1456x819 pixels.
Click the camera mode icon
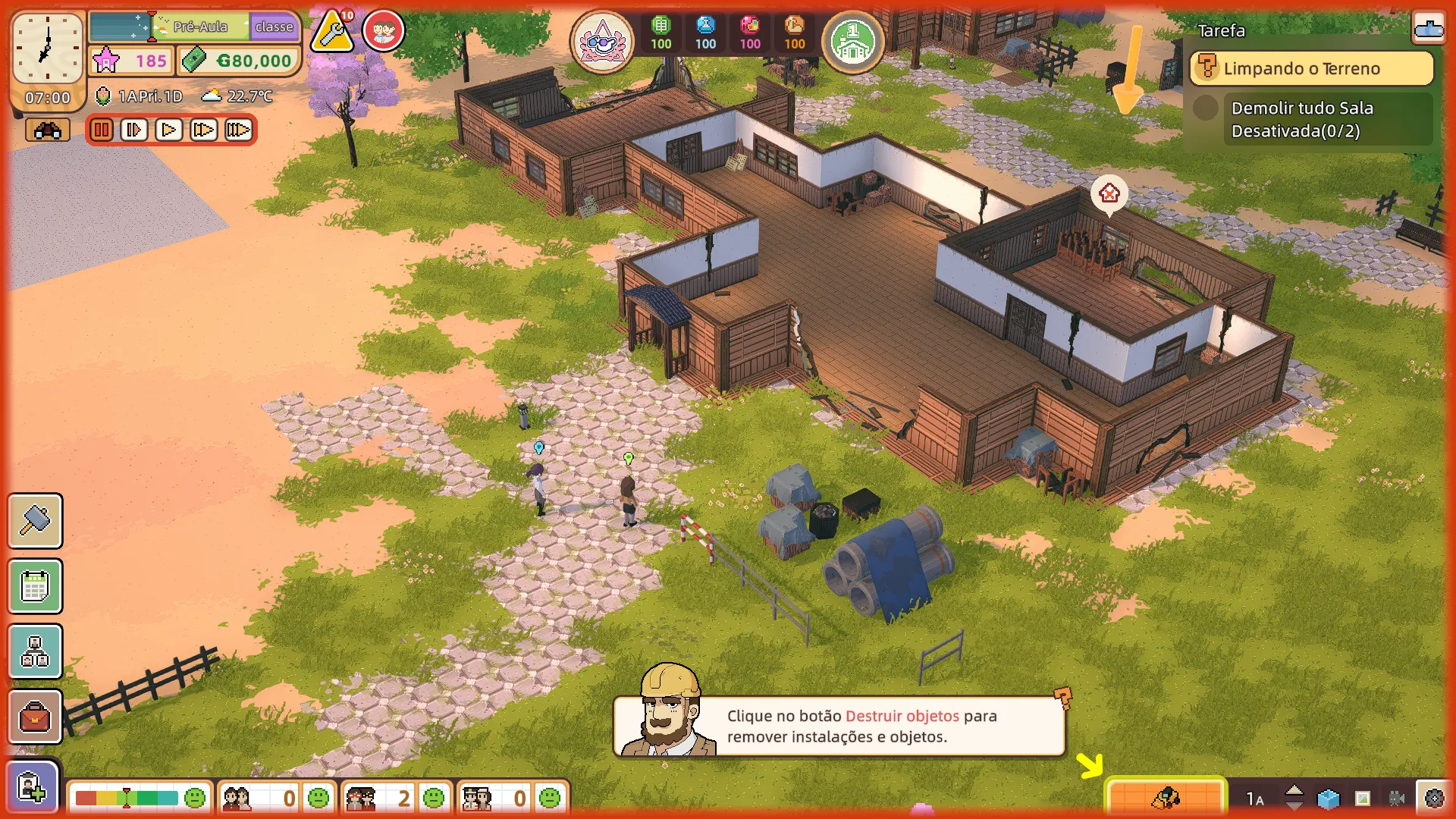[x=1397, y=799]
